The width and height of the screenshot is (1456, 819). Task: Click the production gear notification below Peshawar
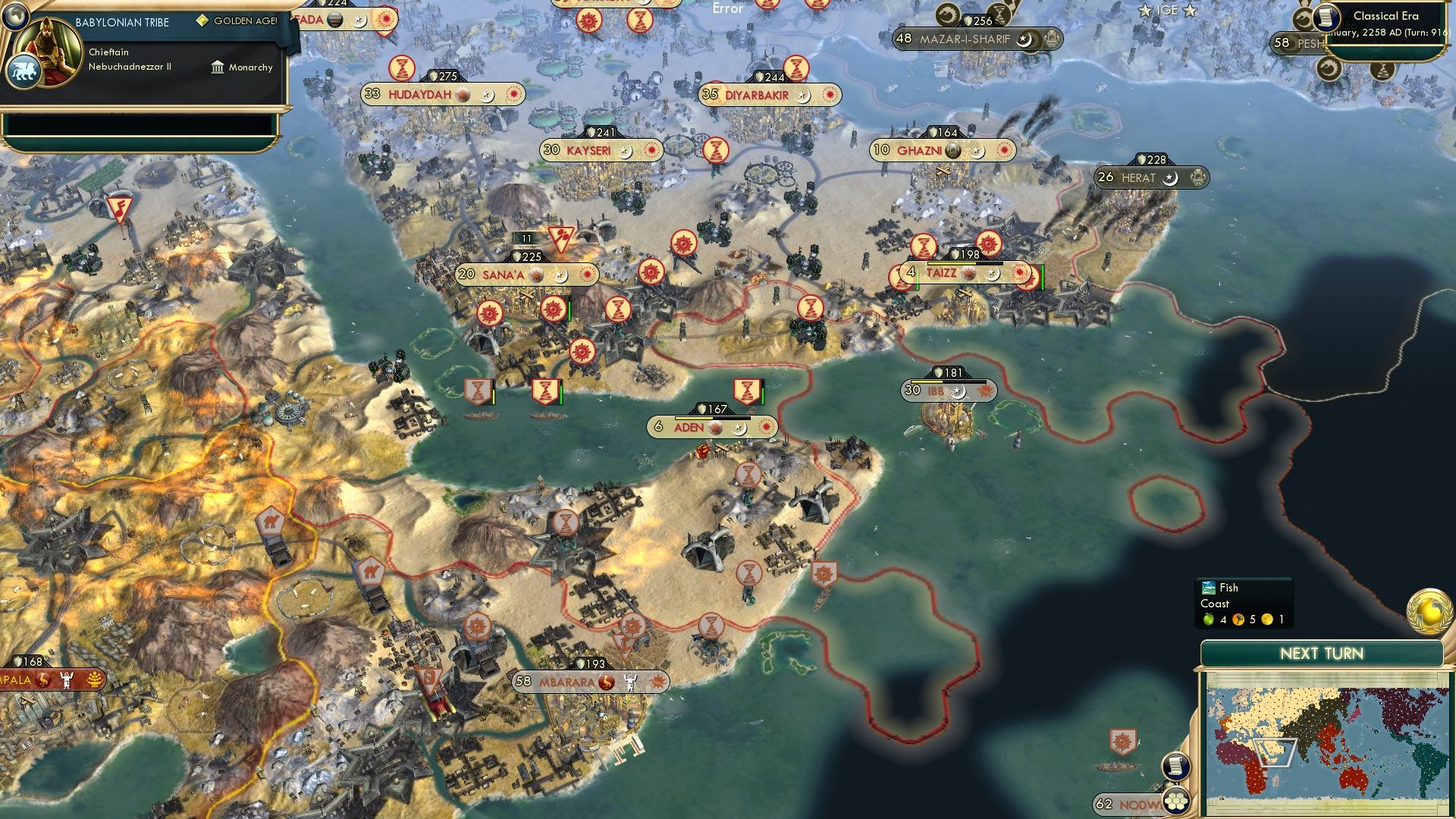1331,69
